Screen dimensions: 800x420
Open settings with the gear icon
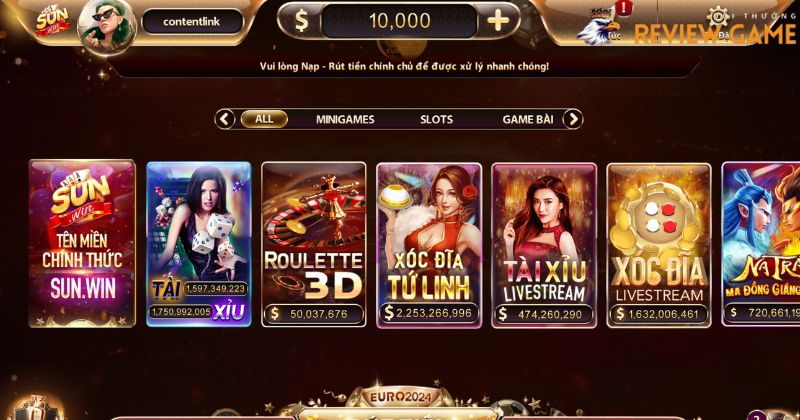718,16
